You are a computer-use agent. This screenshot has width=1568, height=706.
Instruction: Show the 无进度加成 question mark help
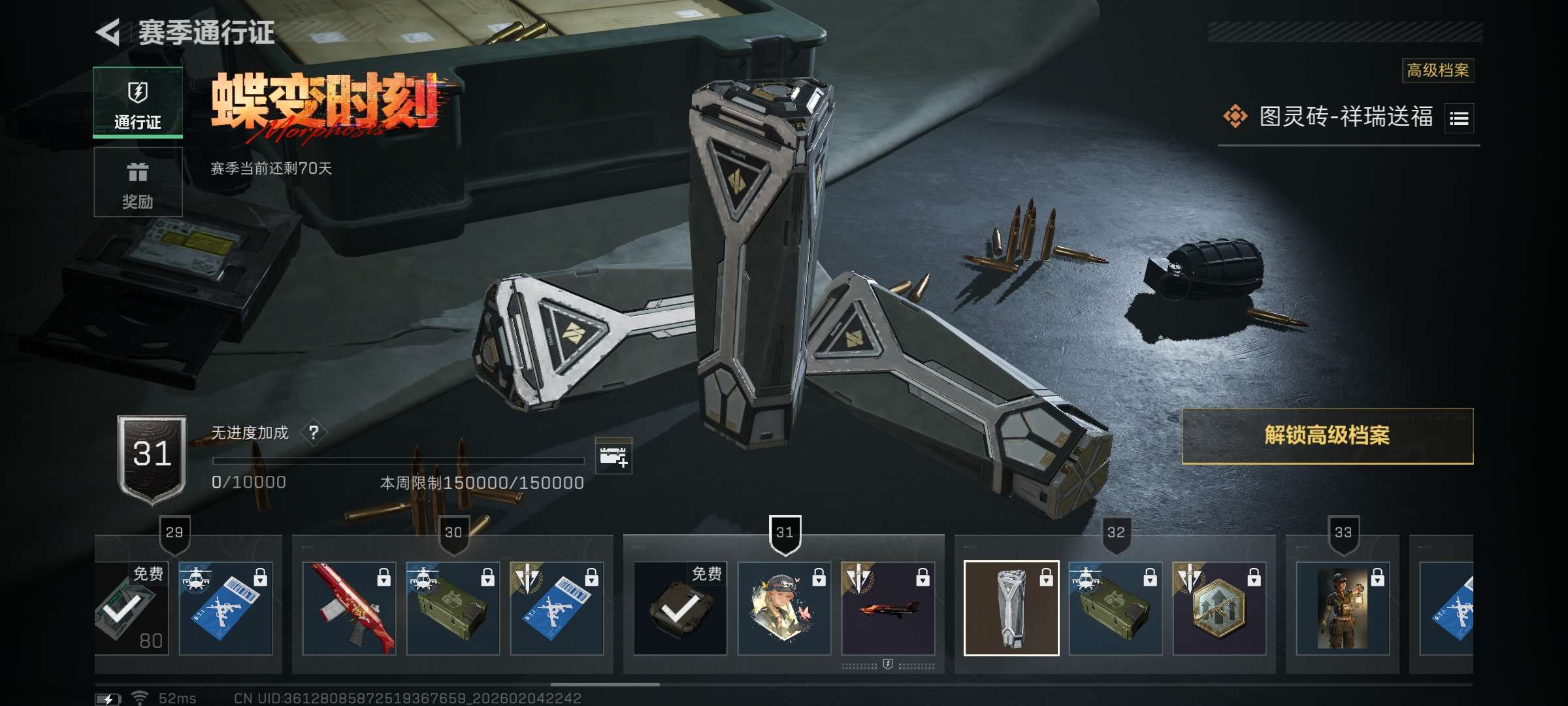coord(314,433)
